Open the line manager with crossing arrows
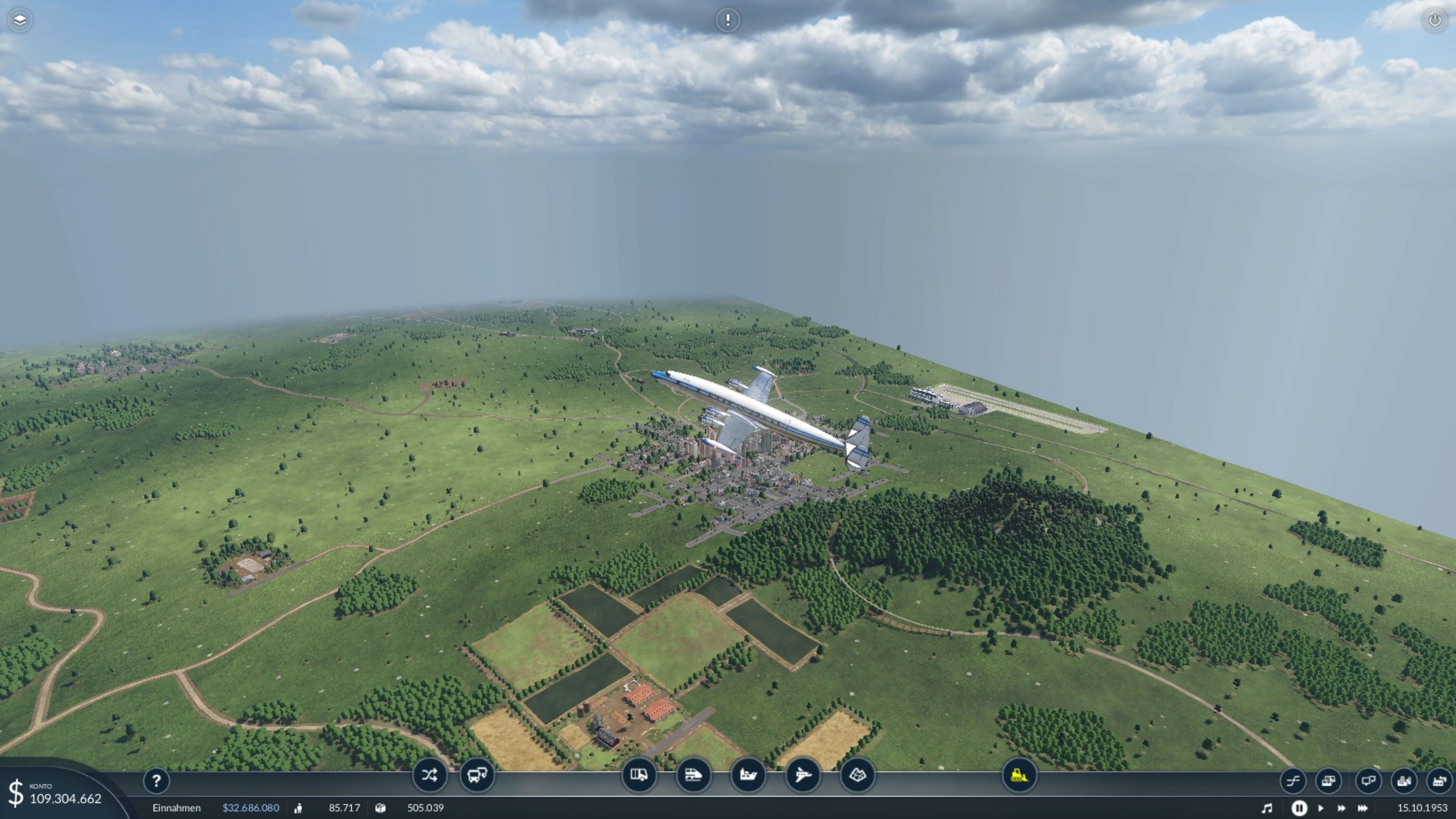Screen dimensions: 1456x819 [430, 774]
